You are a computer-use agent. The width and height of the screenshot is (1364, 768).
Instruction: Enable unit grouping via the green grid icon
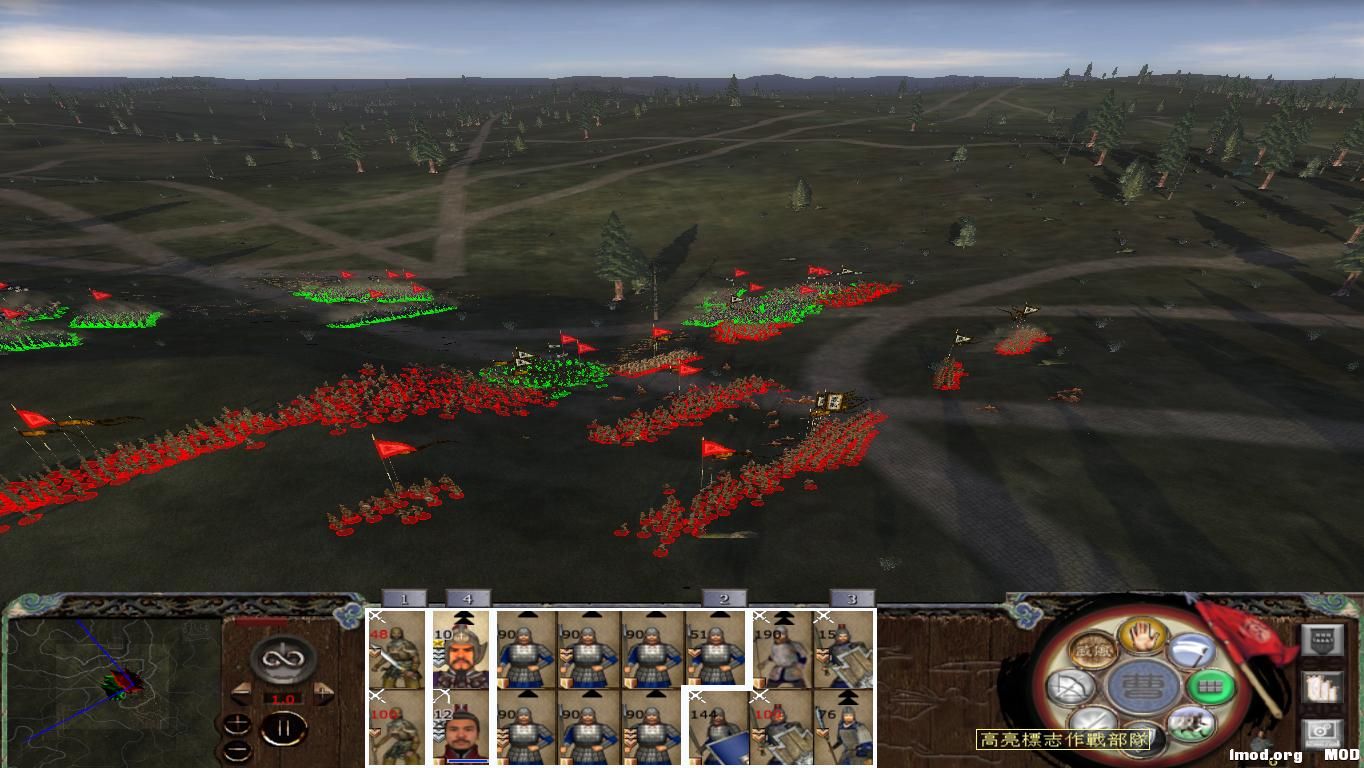[1211, 686]
